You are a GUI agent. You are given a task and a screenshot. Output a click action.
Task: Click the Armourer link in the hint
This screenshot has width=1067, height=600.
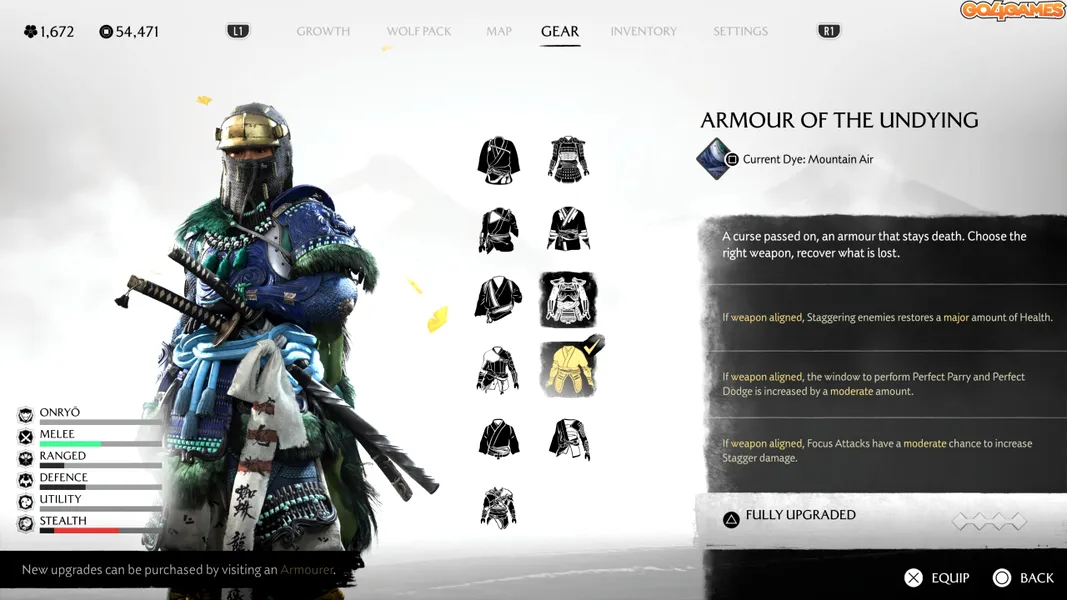pyautogui.click(x=307, y=570)
